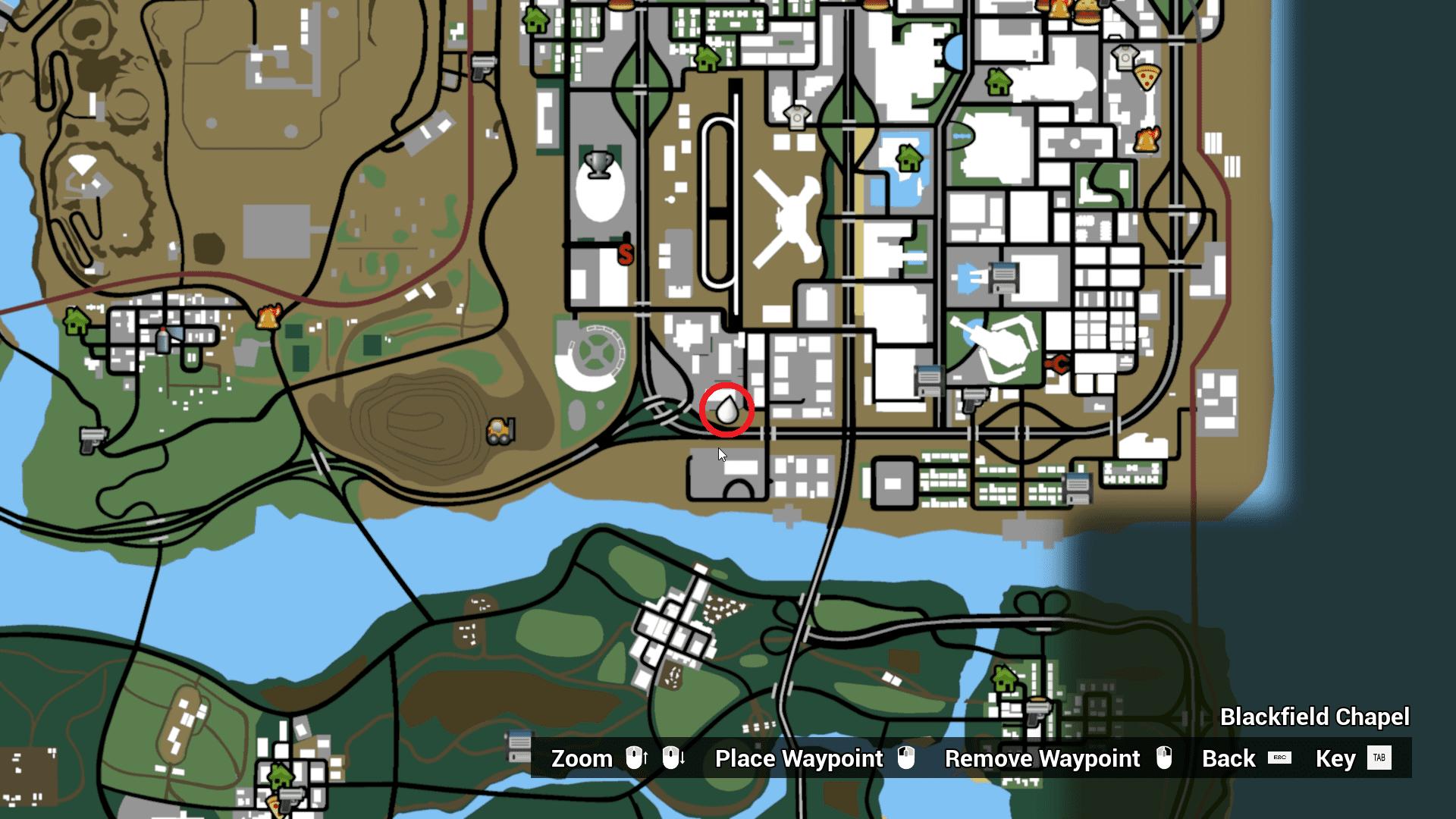The height and width of the screenshot is (819, 1456).
Task: Select the Ammu-Nation gun icon on the left shore
Action: (93, 441)
